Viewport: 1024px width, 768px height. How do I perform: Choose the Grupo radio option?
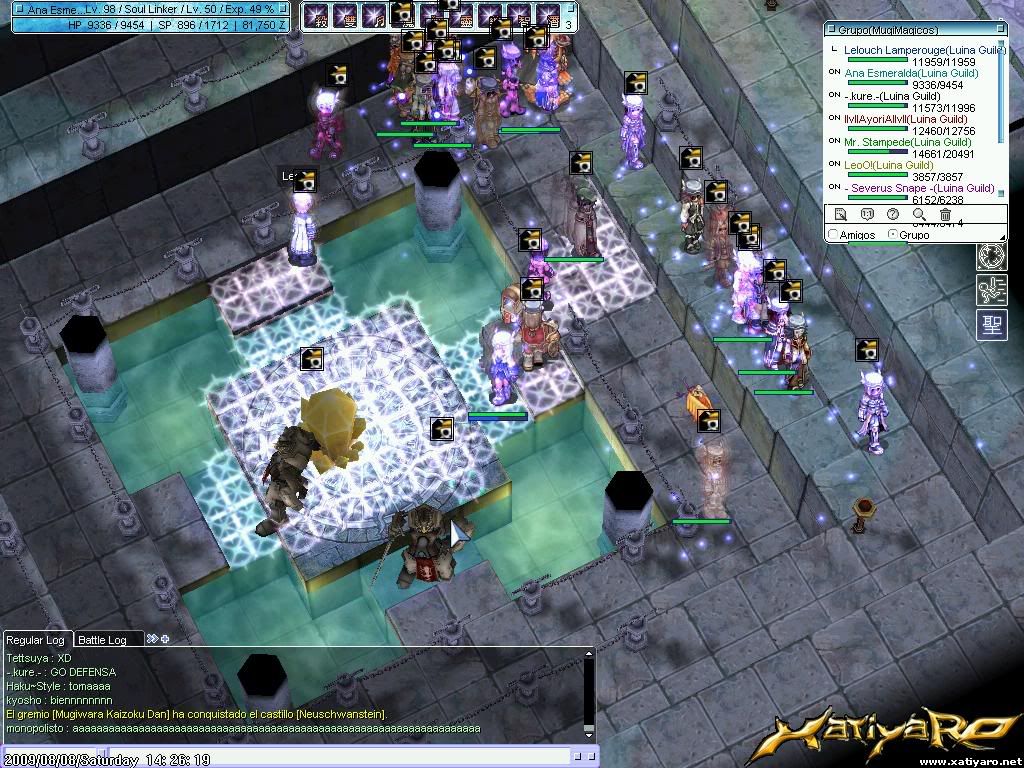(x=893, y=235)
